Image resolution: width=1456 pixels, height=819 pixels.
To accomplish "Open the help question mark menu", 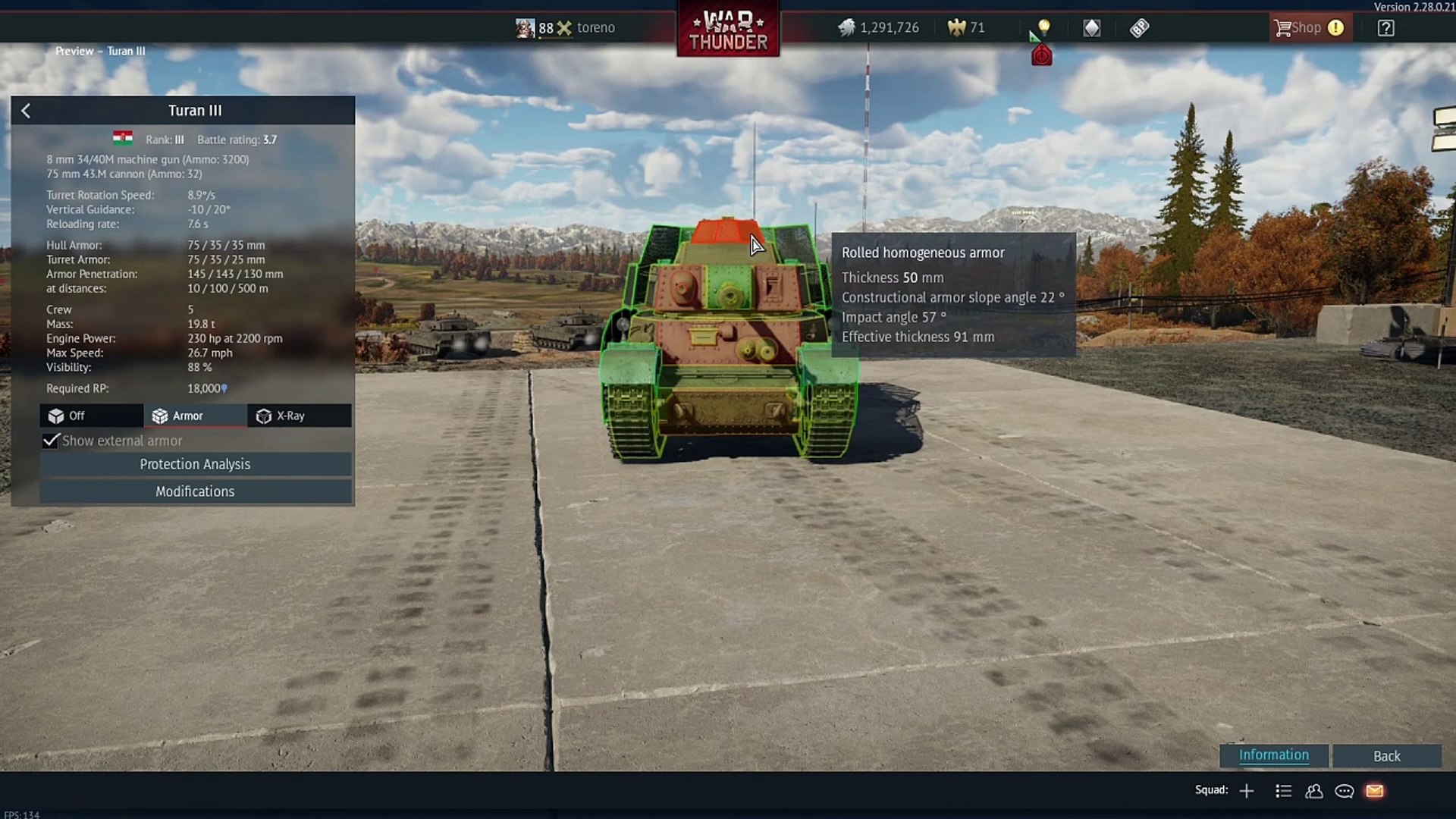I will (1385, 28).
